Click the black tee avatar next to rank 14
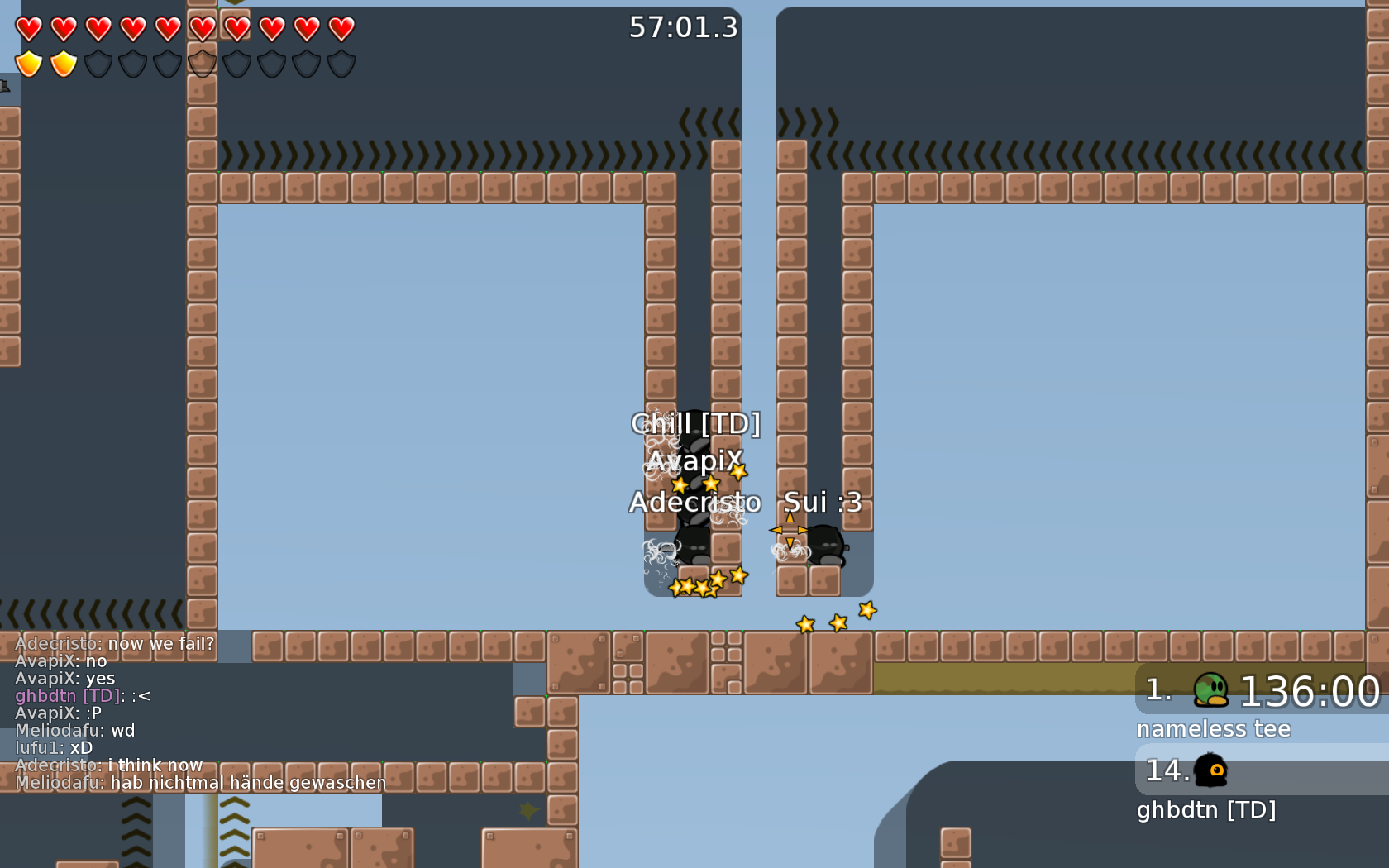 click(x=1209, y=770)
